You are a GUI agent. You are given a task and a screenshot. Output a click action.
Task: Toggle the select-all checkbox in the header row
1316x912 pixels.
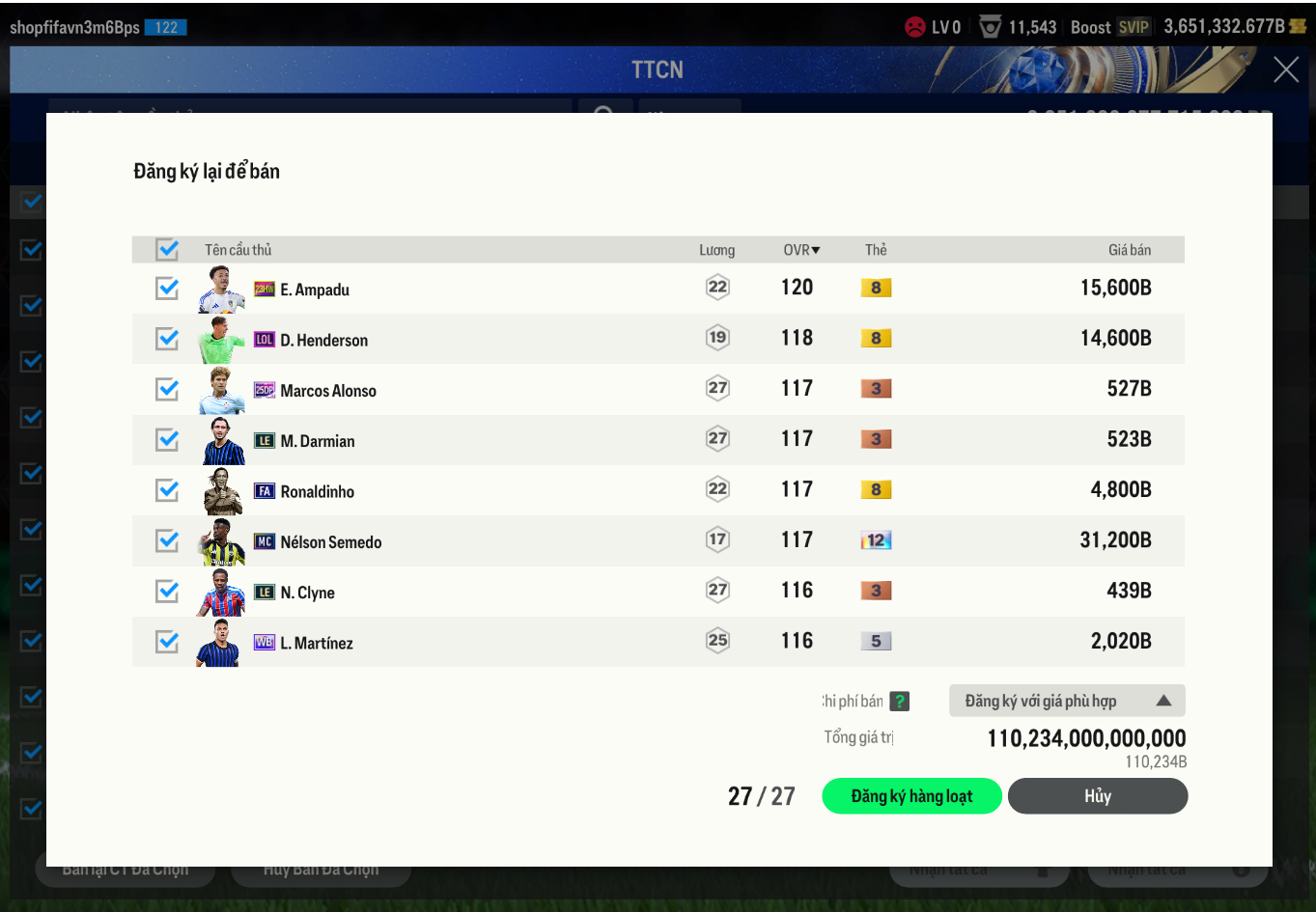167,250
